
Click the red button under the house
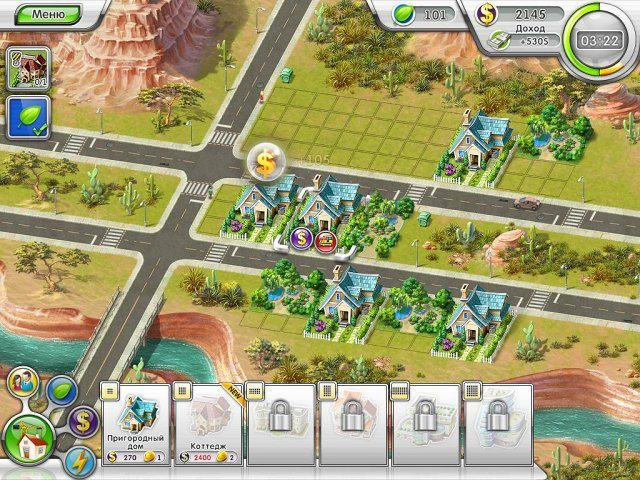tap(325, 239)
